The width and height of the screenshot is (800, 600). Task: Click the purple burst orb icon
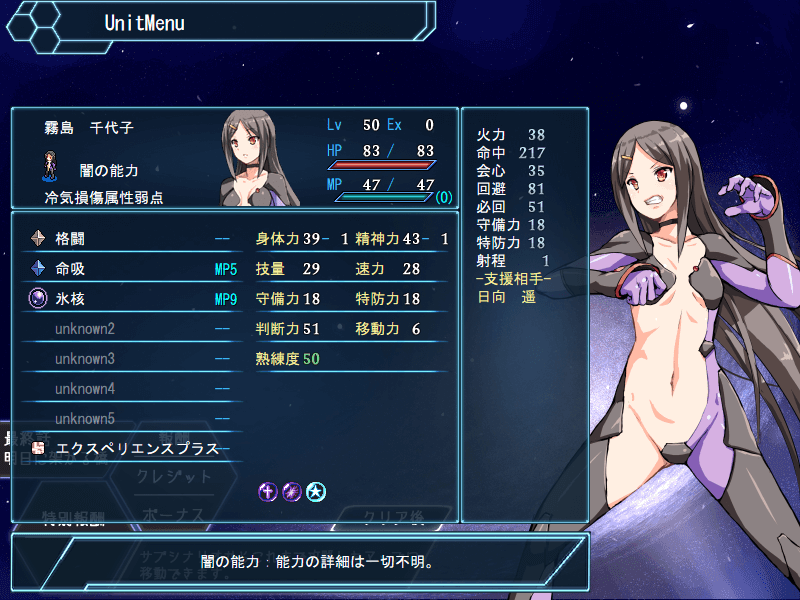pos(292,491)
